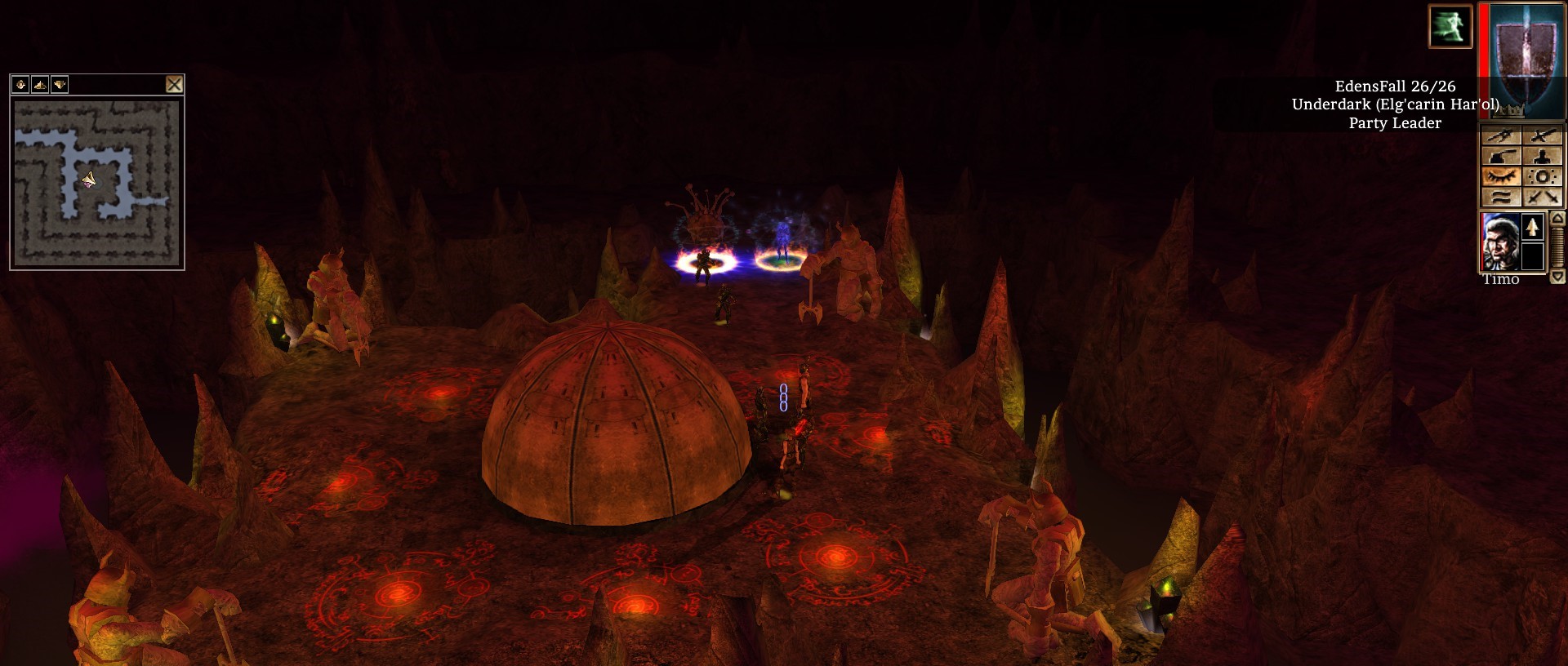
Task: Select Timo's portrait in the party bar
Action: click(x=1500, y=242)
